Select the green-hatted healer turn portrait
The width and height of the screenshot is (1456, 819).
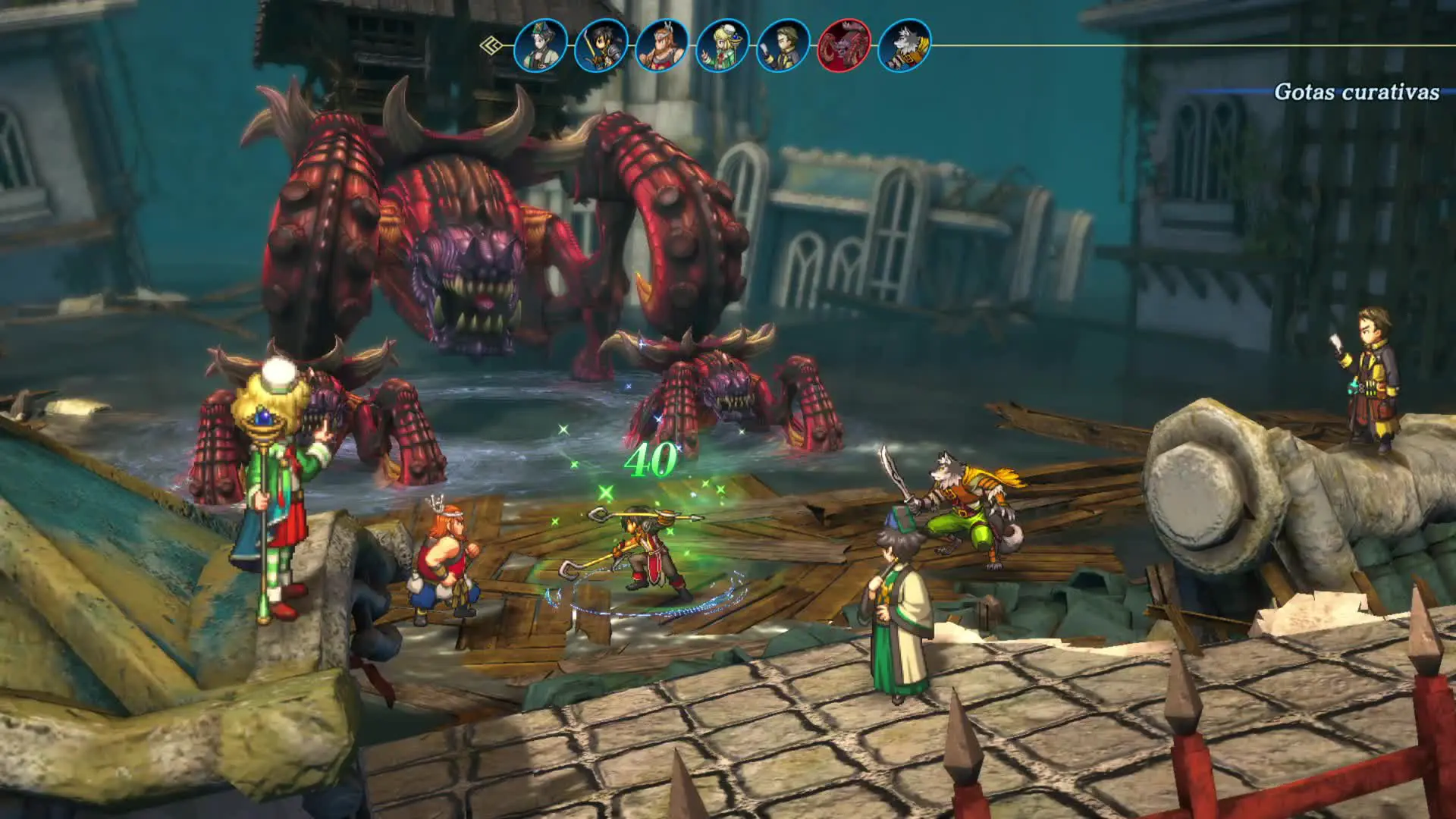click(x=541, y=45)
